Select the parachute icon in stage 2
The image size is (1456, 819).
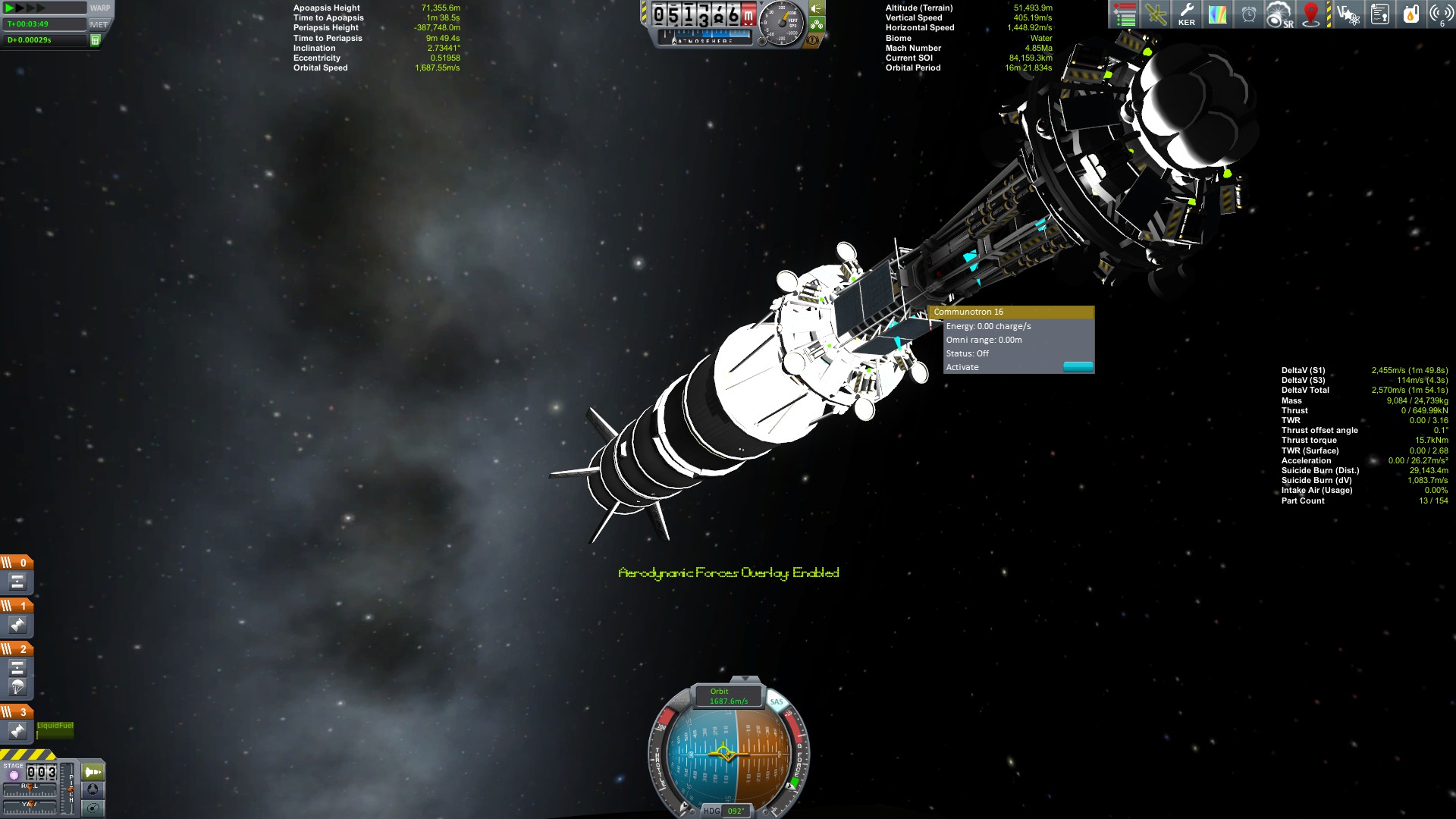17,687
